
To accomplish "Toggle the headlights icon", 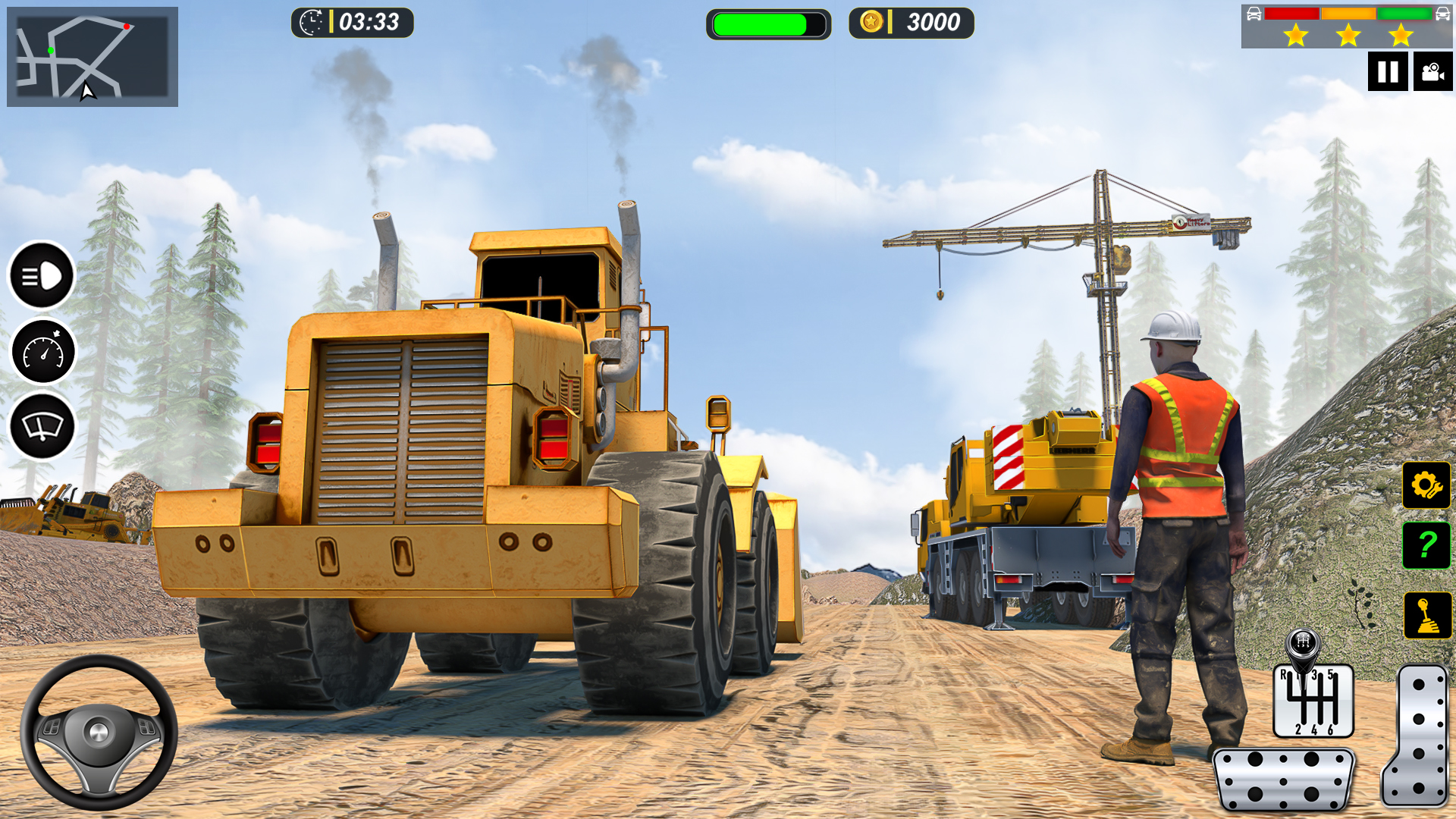I will (x=43, y=277).
